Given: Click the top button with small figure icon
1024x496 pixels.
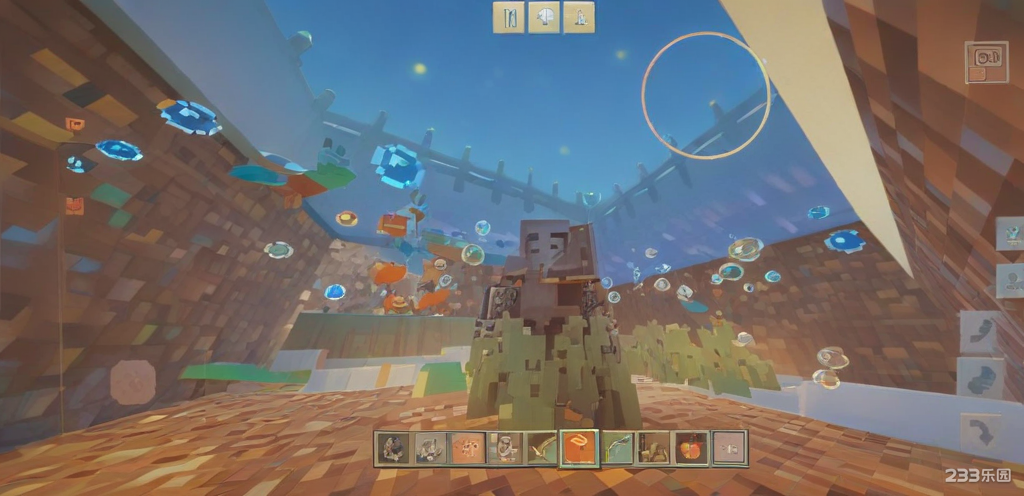Looking at the screenshot, I should pos(578,17).
